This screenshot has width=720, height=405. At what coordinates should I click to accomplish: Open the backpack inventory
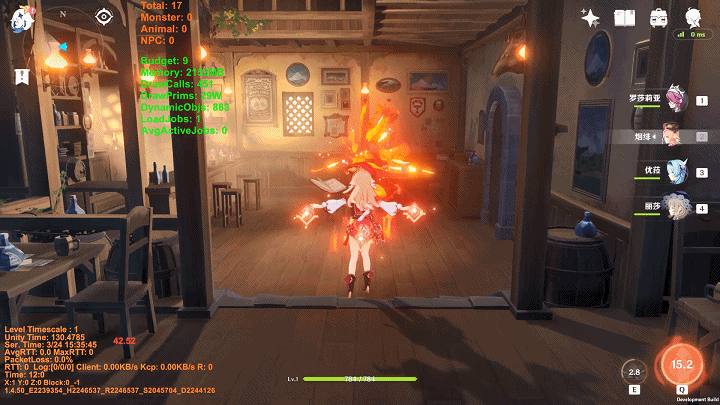(659, 17)
